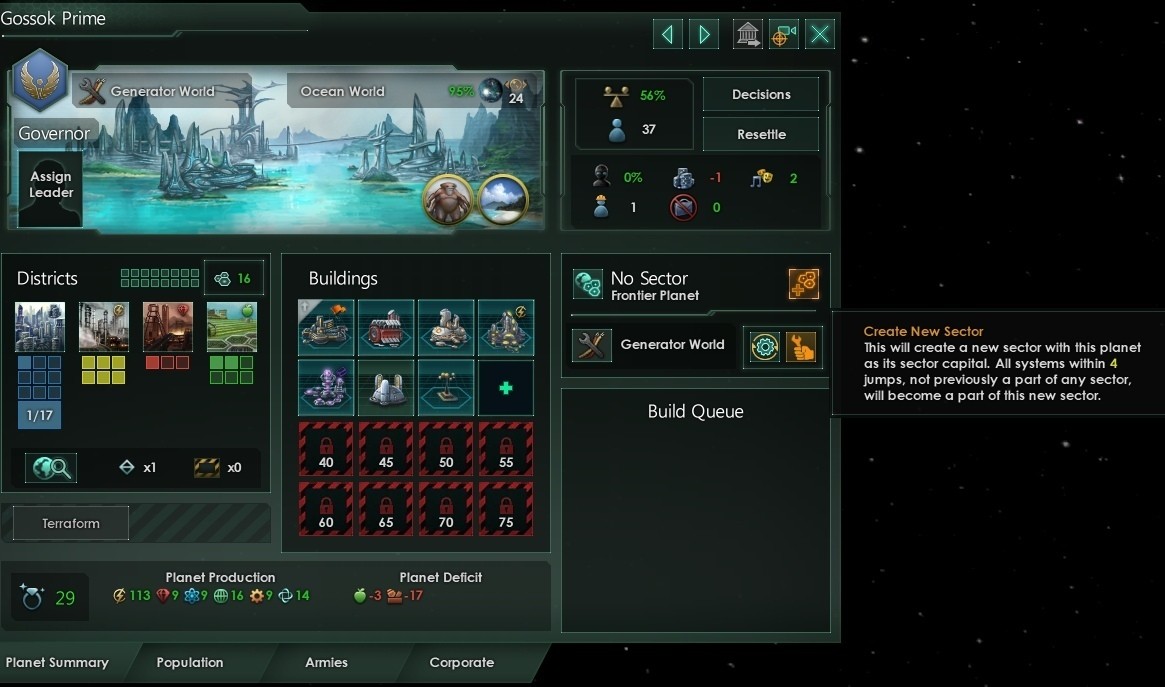The image size is (1165, 687).
Task: Show the Corporate tab
Action: tap(462, 662)
